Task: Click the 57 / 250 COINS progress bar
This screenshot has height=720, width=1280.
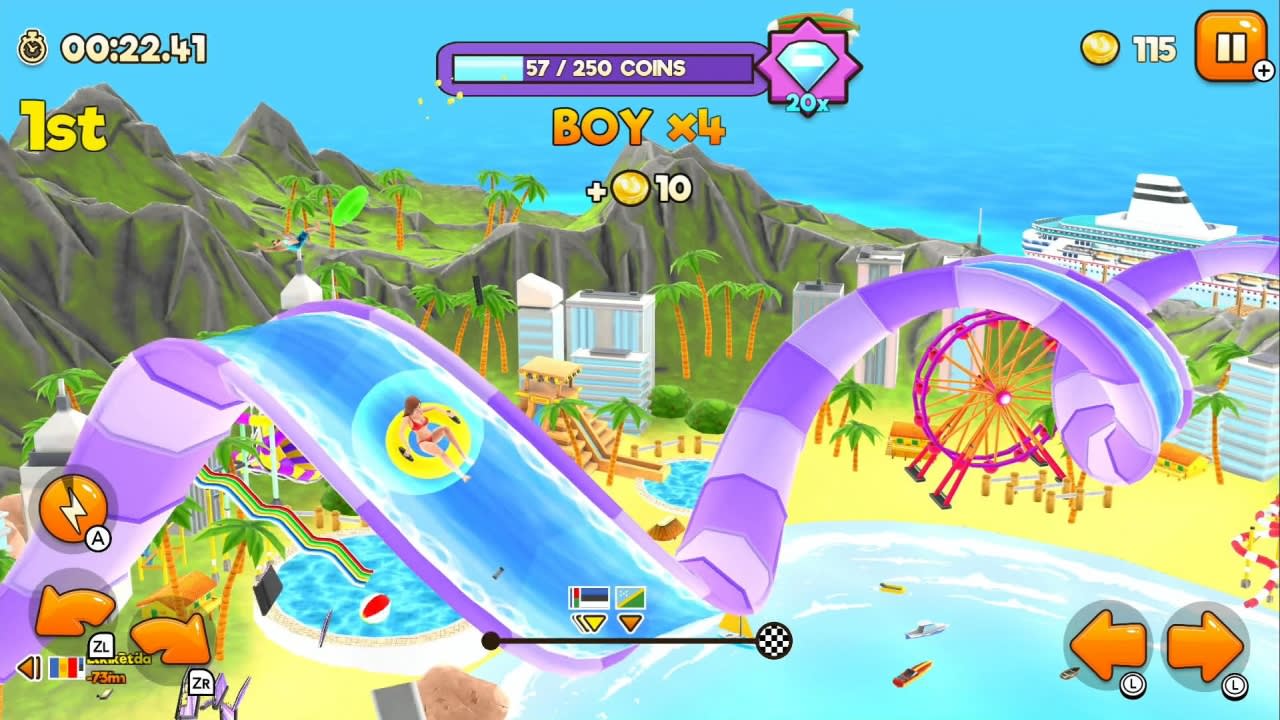Action: 602,67
